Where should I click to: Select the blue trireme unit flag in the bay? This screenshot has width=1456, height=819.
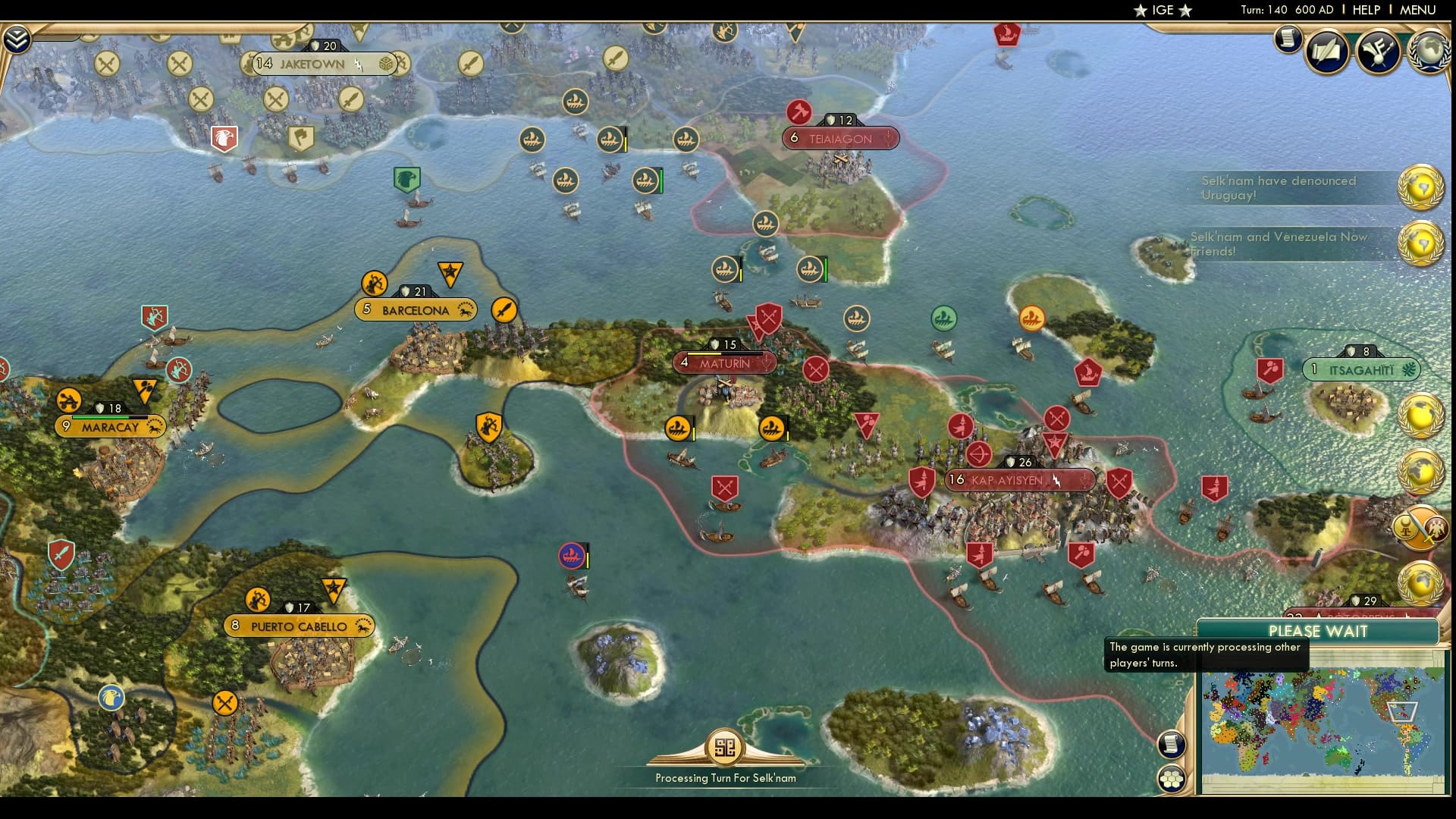pyautogui.click(x=573, y=554)
